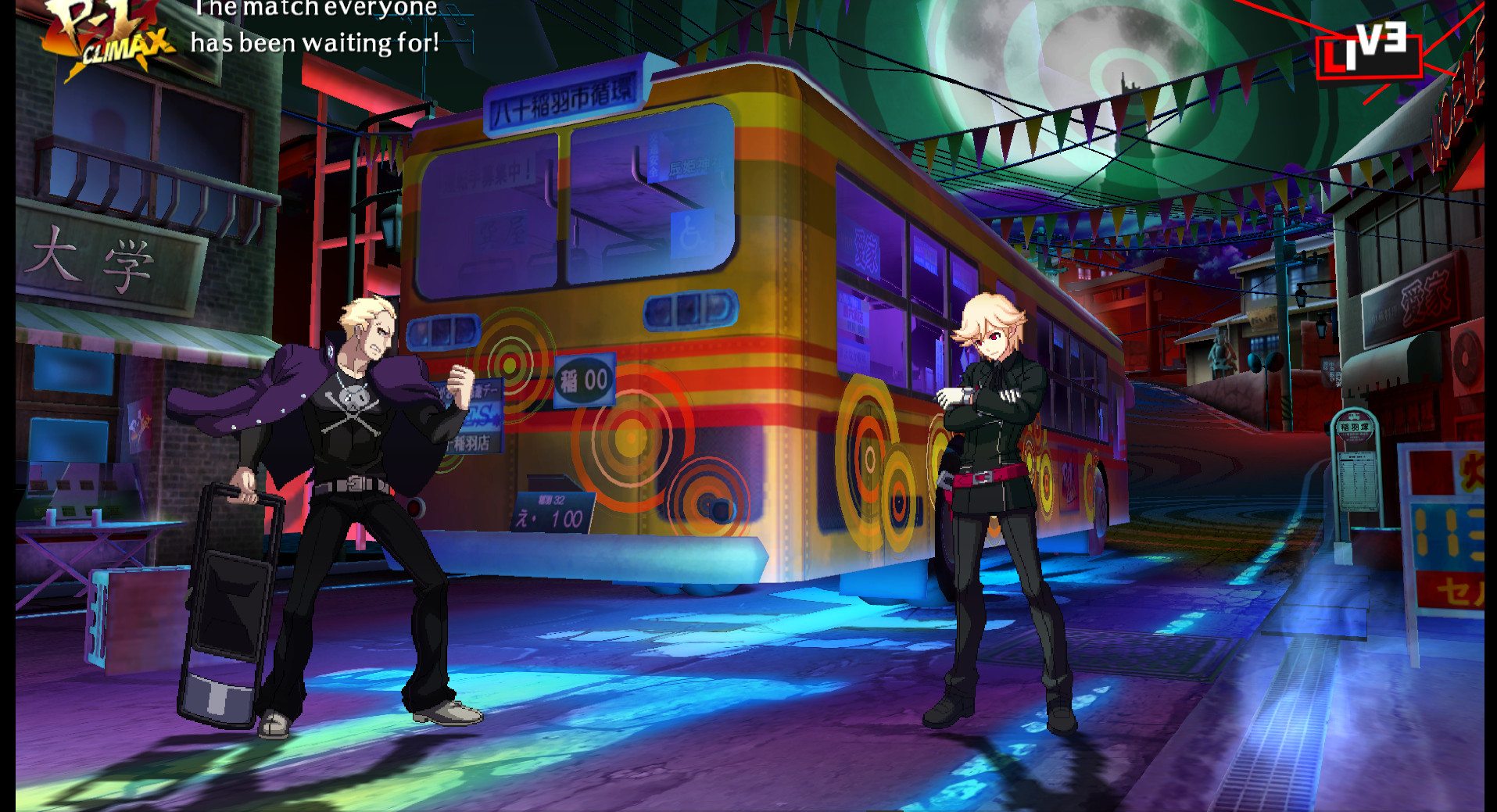Click the bus icon atop the 稲羽塚 stop sign
Screen dimensions: 1497x812
point(1355,417)
